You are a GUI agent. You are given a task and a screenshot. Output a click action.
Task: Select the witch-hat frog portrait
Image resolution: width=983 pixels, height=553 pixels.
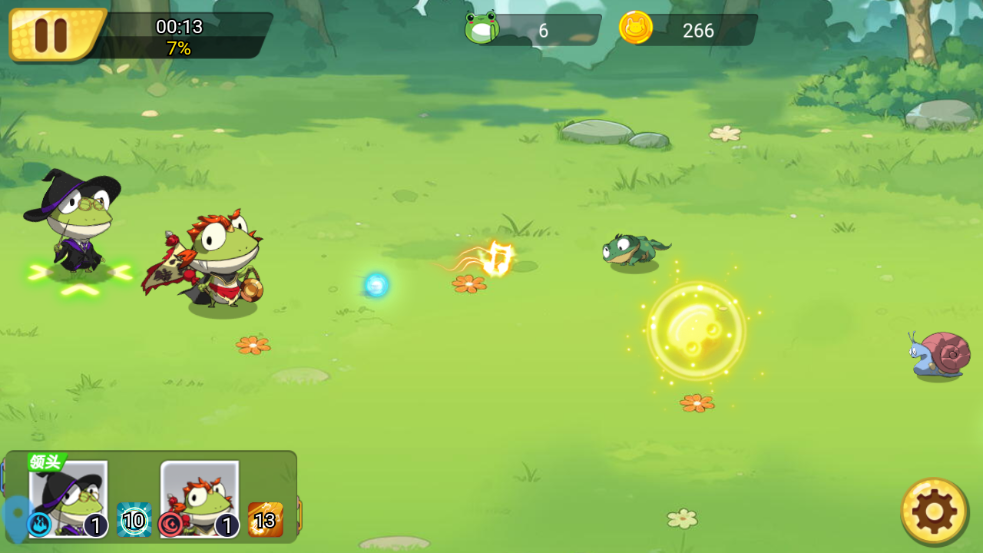pyautogui.click(x=69, y=495)
